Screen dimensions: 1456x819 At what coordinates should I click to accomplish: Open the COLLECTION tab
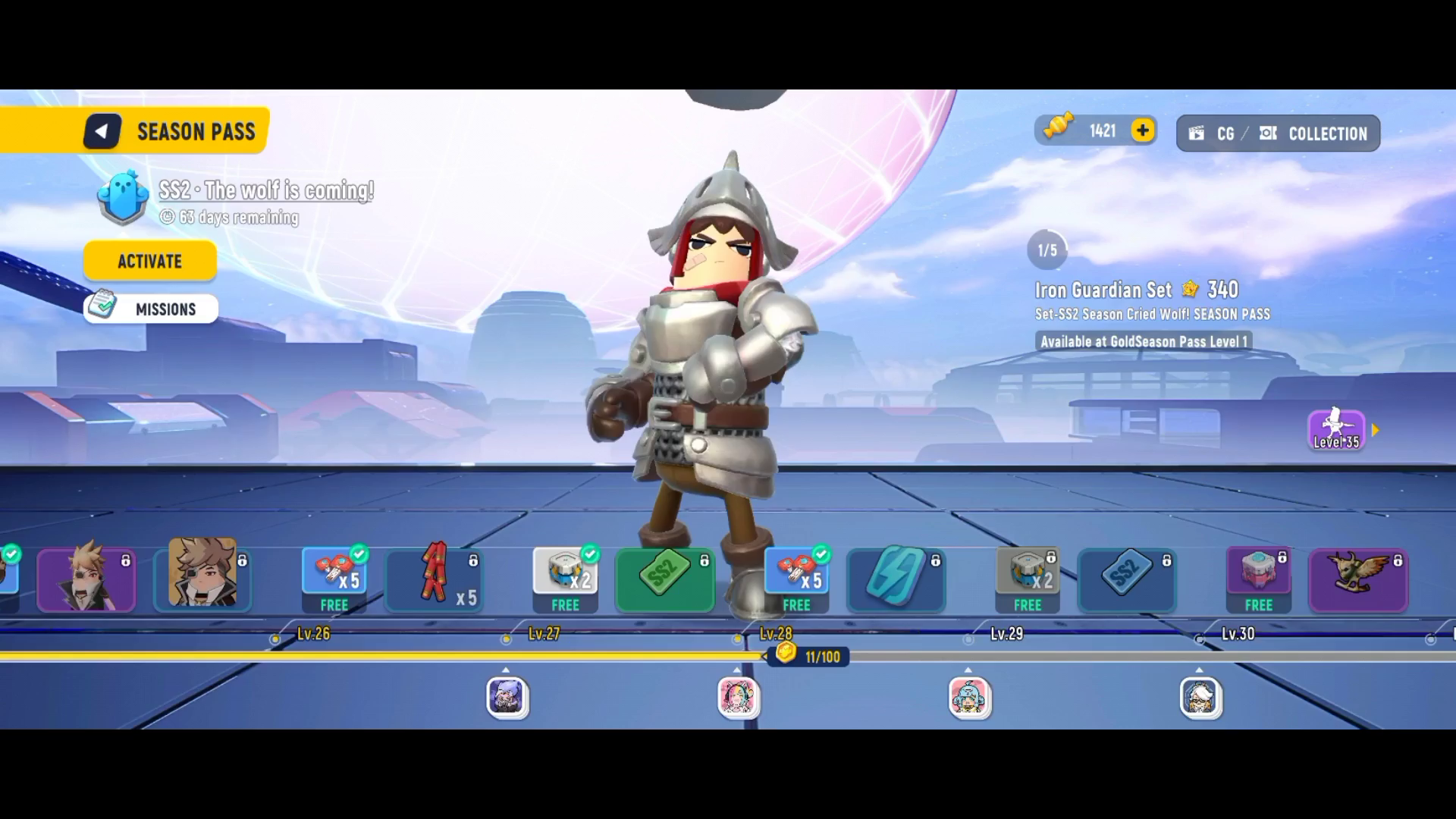[1326, 133]
